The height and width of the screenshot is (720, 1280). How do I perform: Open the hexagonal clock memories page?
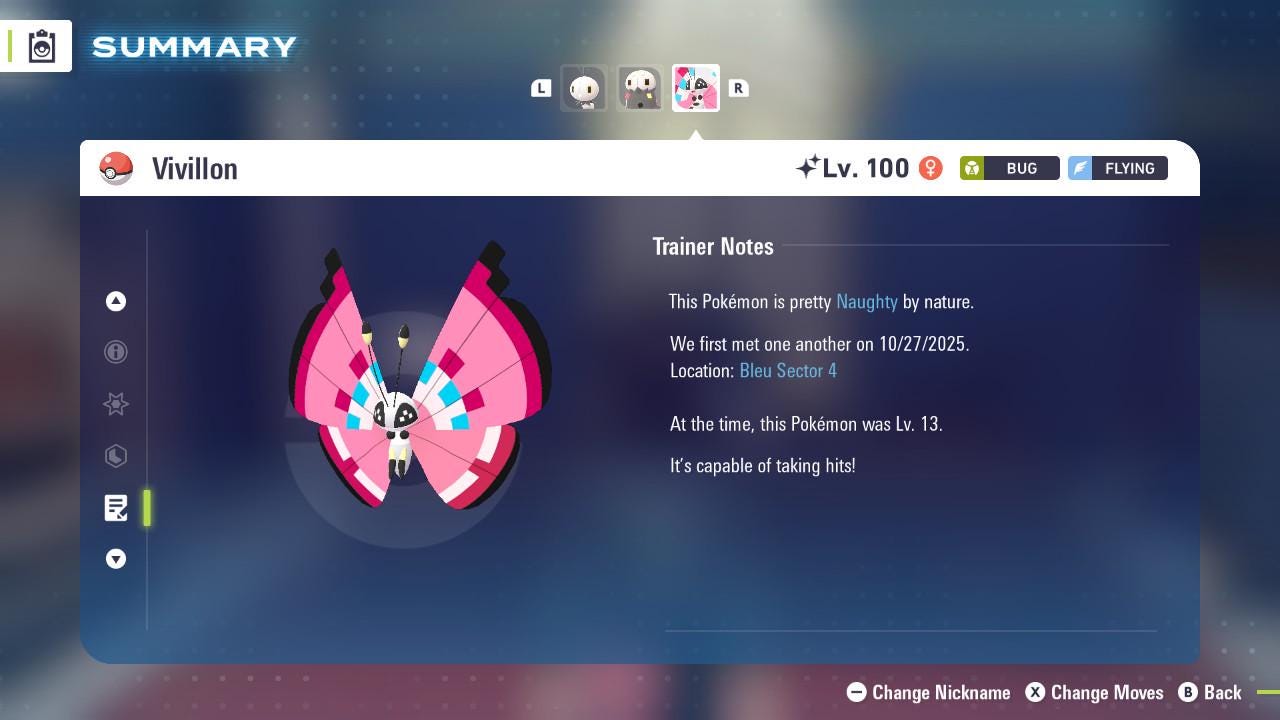(x=116, y=456)
